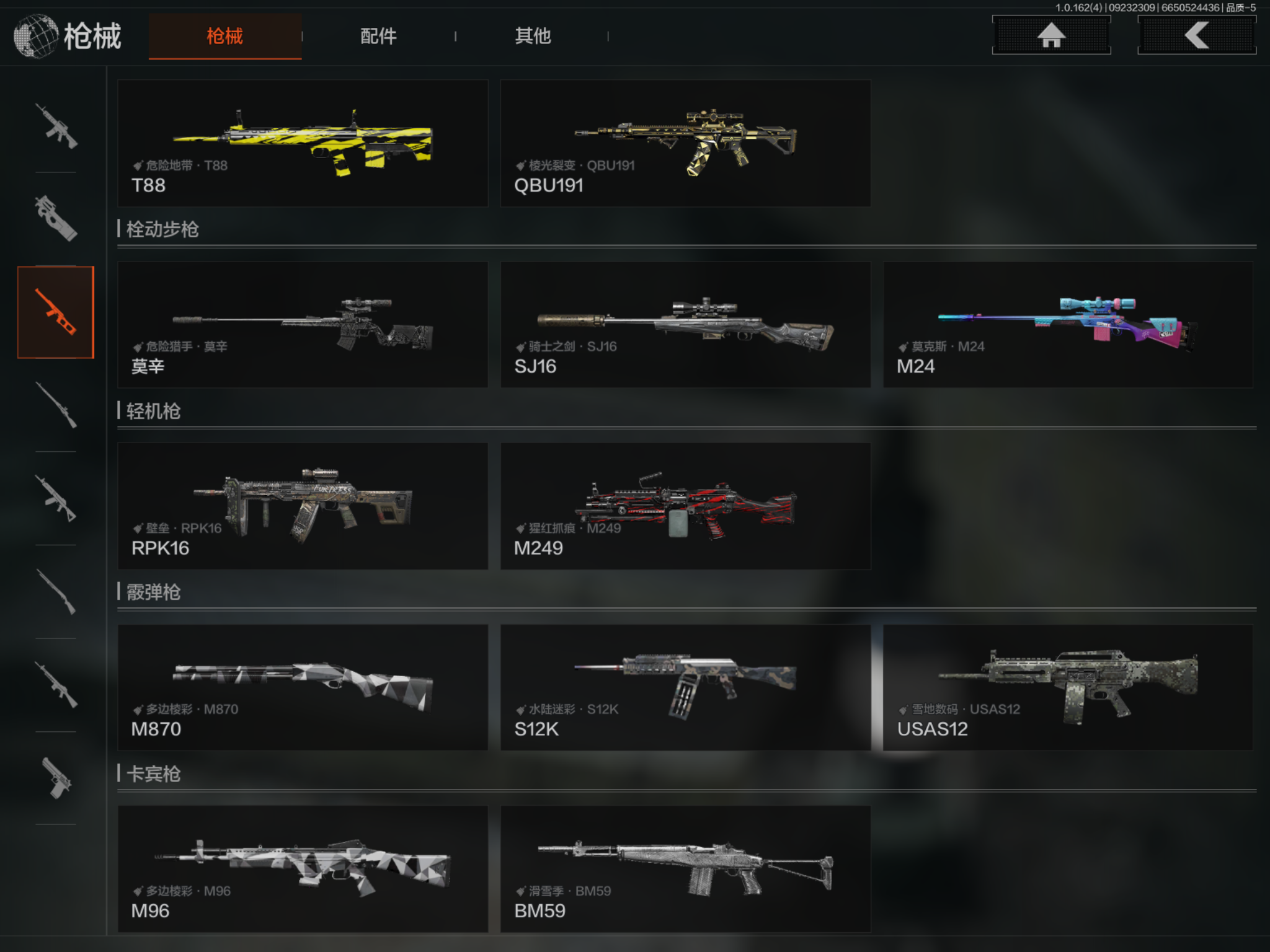Click the back arrow button

point(1196,35)
